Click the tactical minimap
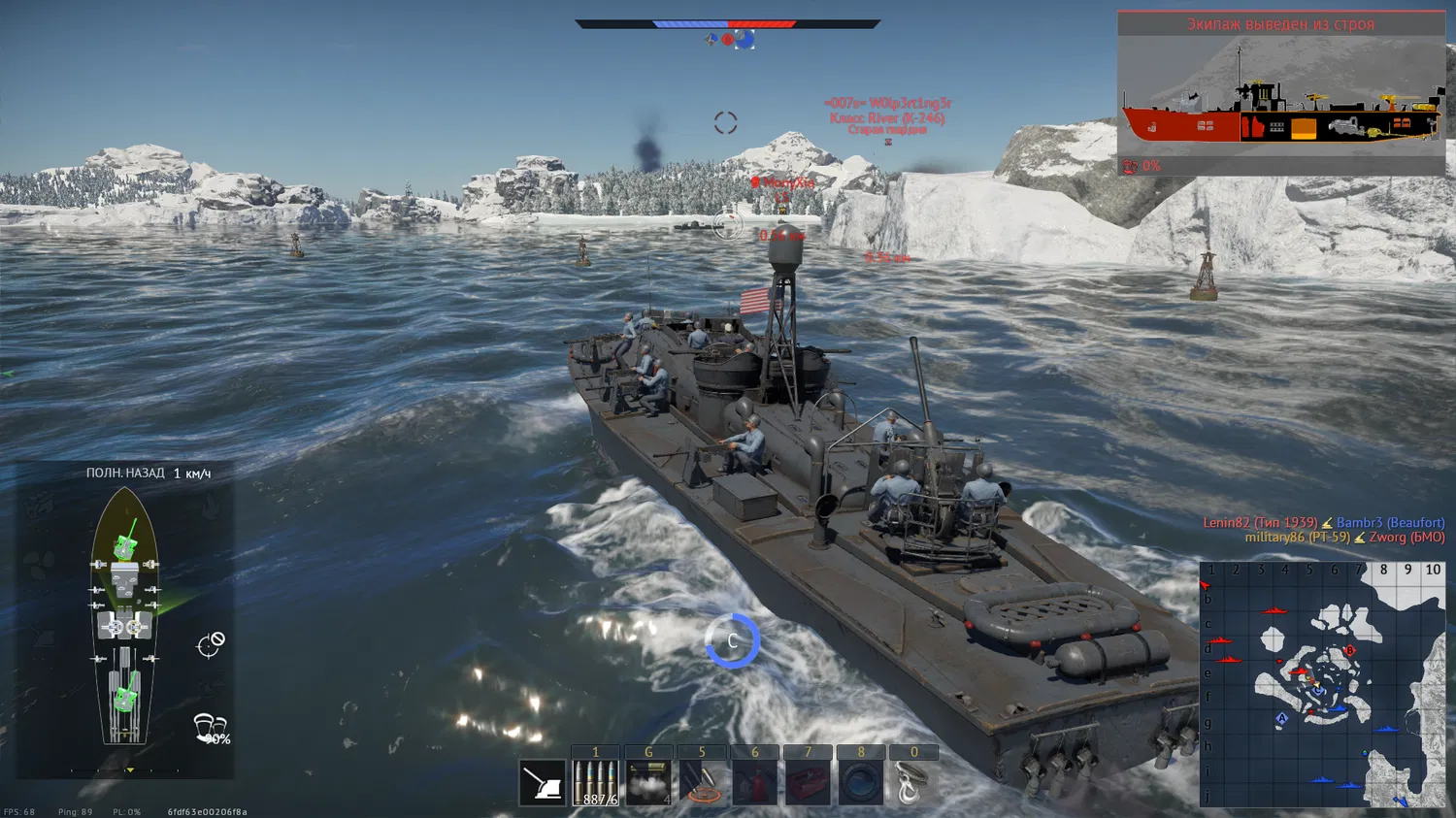This screenshot has height=818, width=1456. (1322, 684)
